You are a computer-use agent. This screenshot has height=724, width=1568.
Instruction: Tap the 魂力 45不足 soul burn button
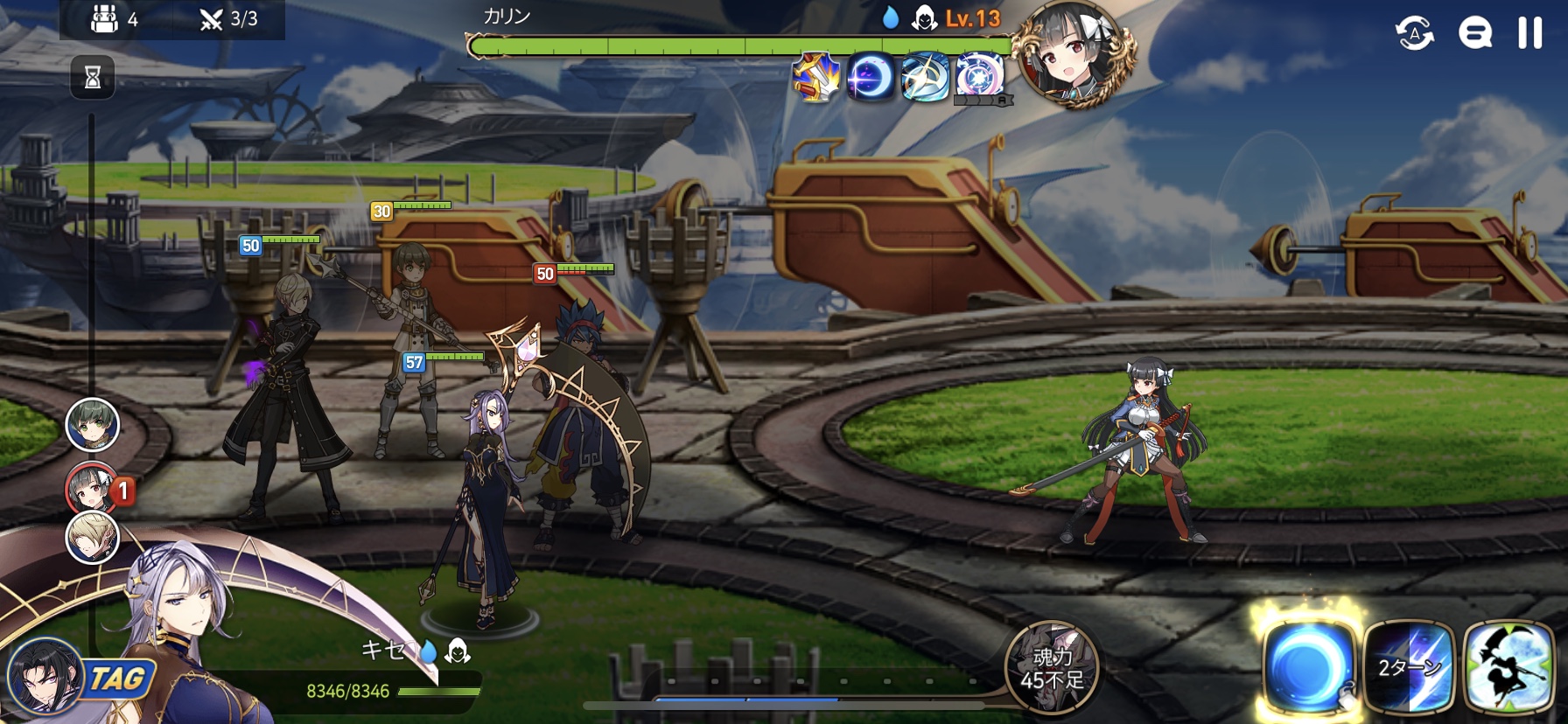[1051, 668]
